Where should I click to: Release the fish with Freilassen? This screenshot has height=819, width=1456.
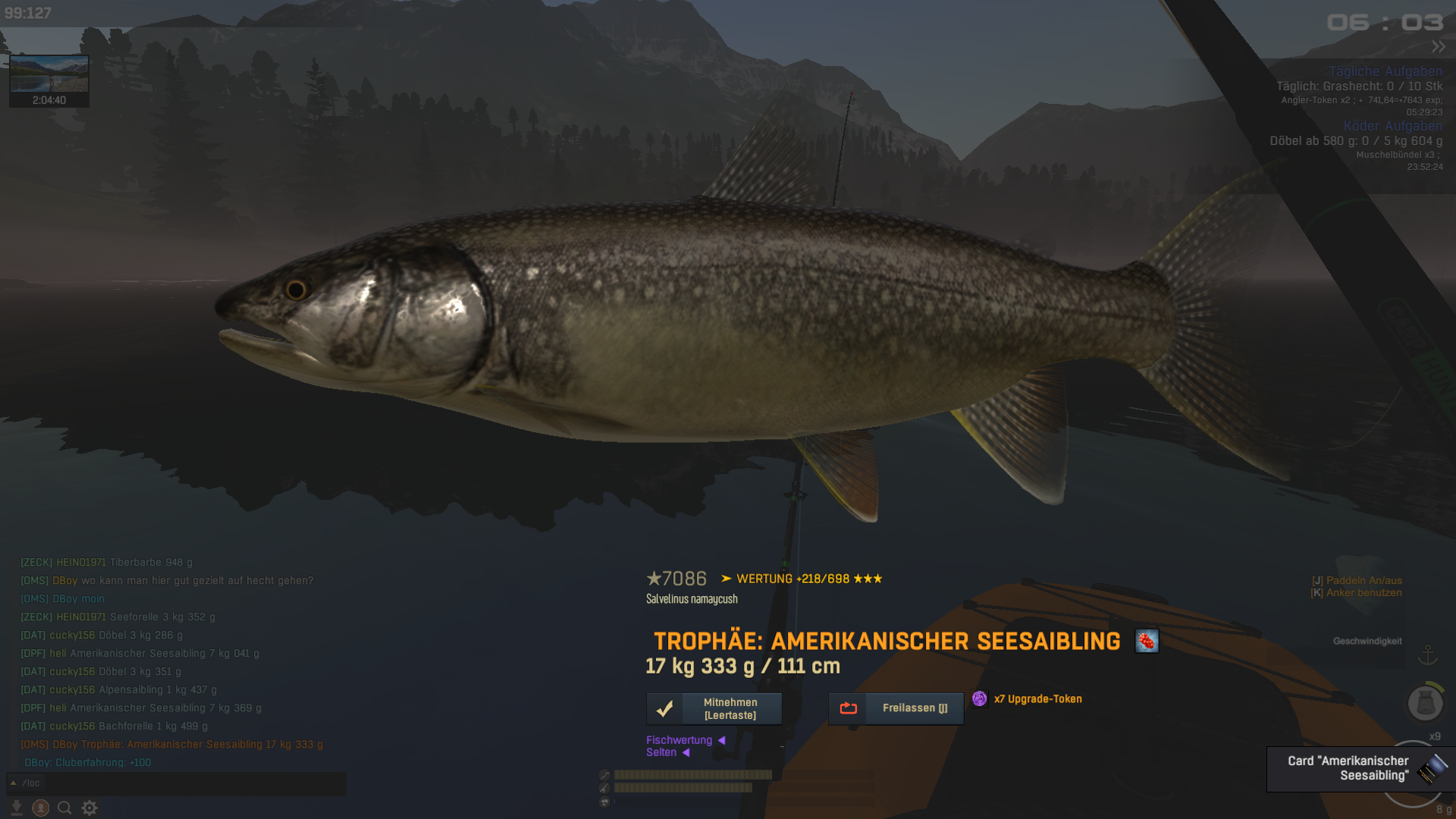point(896,708)
